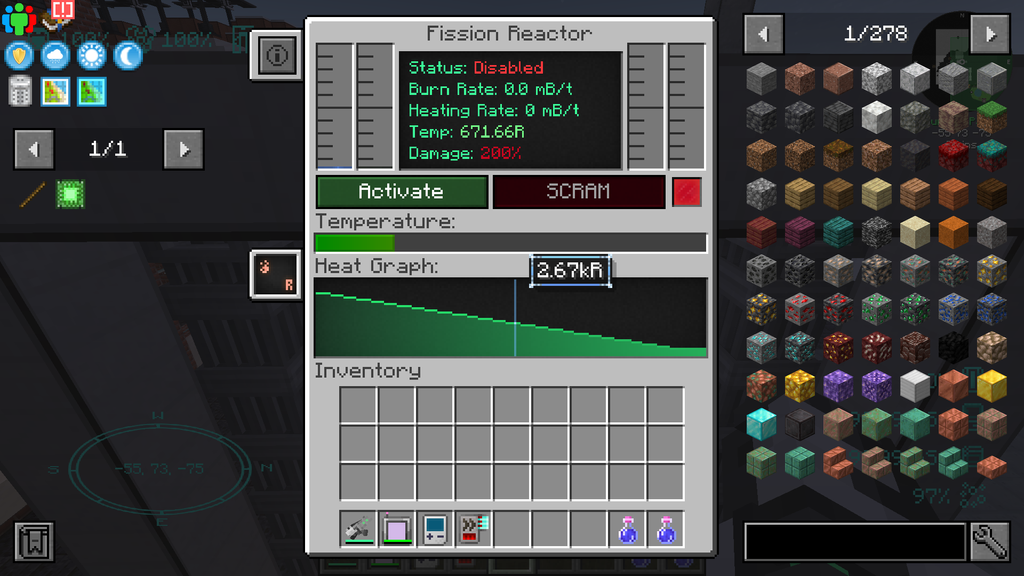The image size is (1024, 576).
Task: Set weather with the cloud button
Action: point(56,56)
